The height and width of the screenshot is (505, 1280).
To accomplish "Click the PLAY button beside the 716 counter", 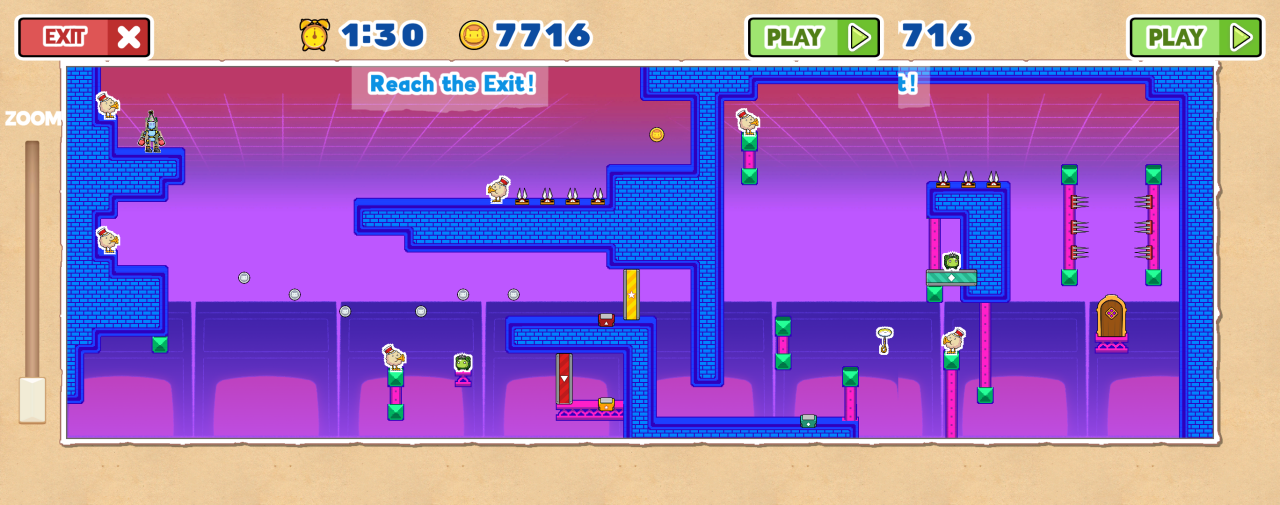I will 813,37.
